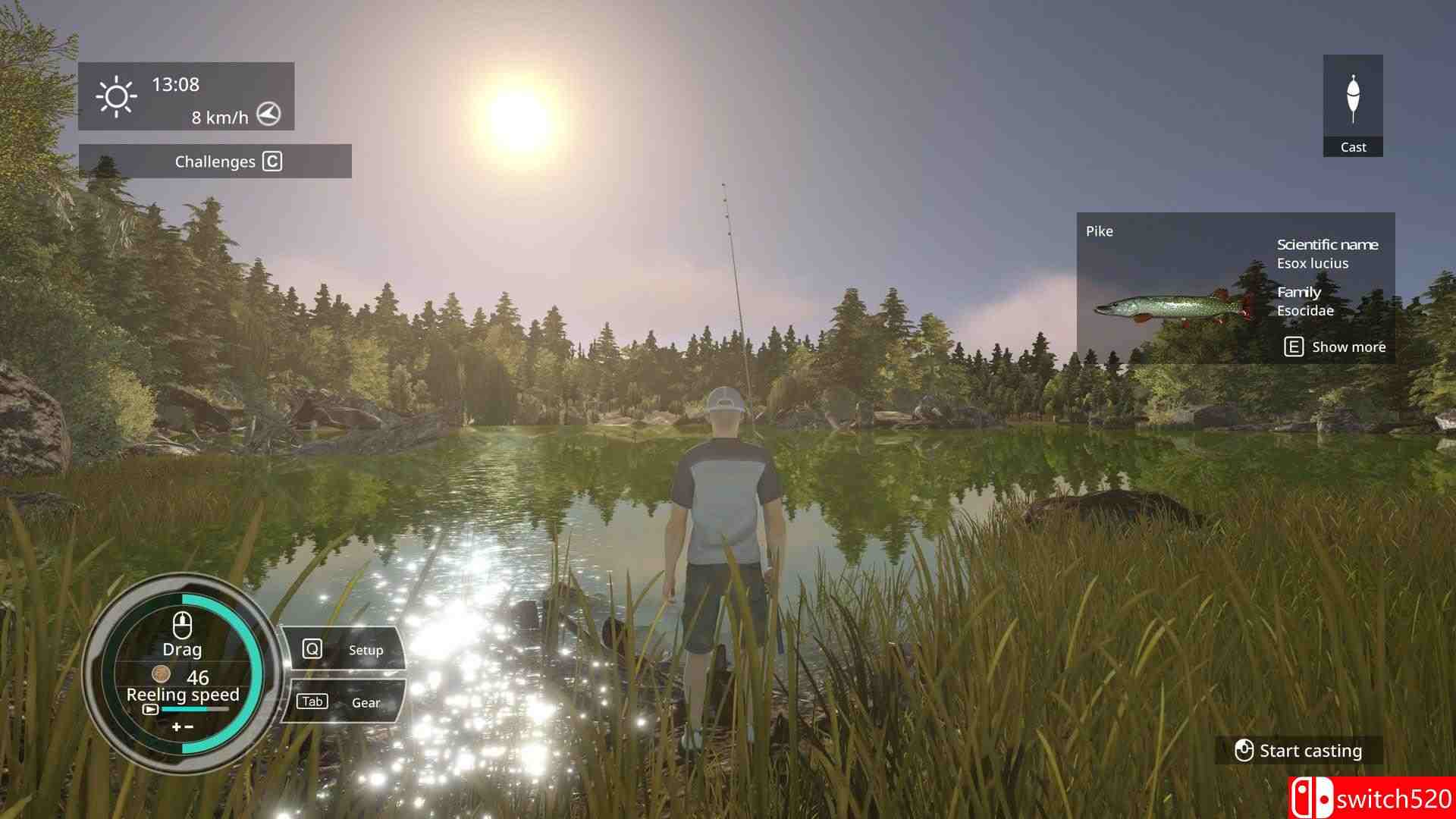Select the bait coin icon beside 46
The height and width of the screenshot is (819, 1456).
[x=162, y=675]
